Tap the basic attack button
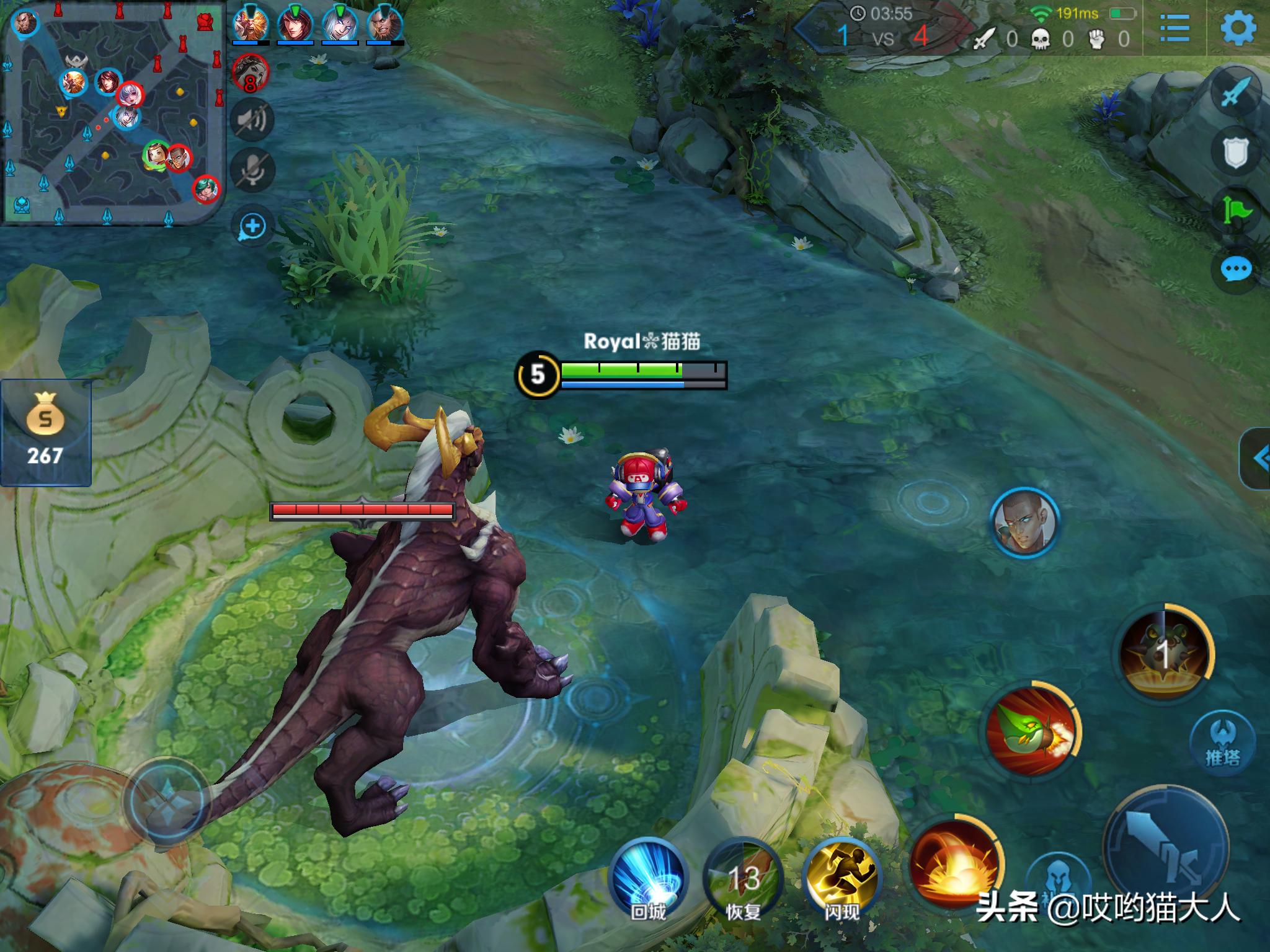Image resolution: width=1270 pixels, height=952 pixels. (x=1166, y=849)
